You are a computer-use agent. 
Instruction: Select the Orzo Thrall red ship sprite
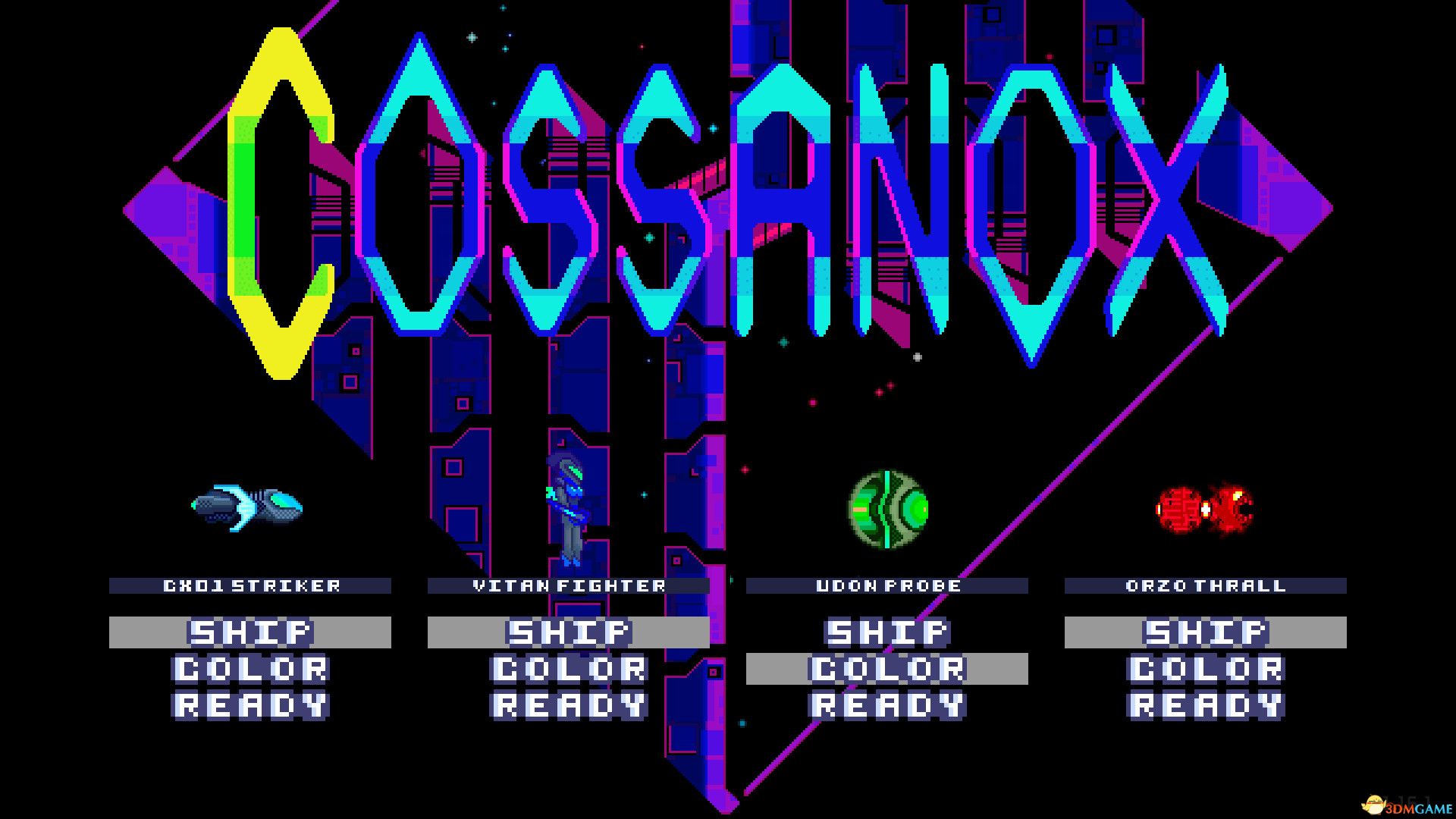pyautogui.click(x=1206, y=508)
